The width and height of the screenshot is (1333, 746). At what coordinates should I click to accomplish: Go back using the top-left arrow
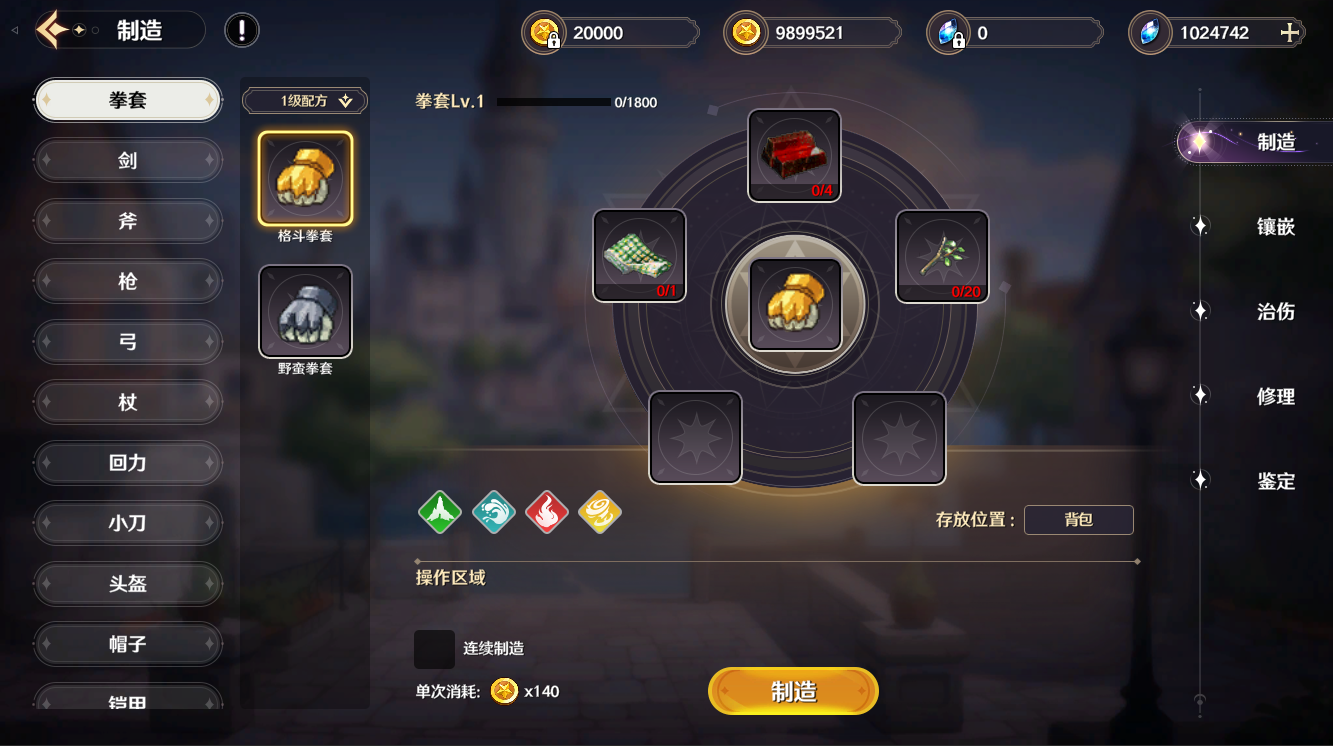coord(52,30)
